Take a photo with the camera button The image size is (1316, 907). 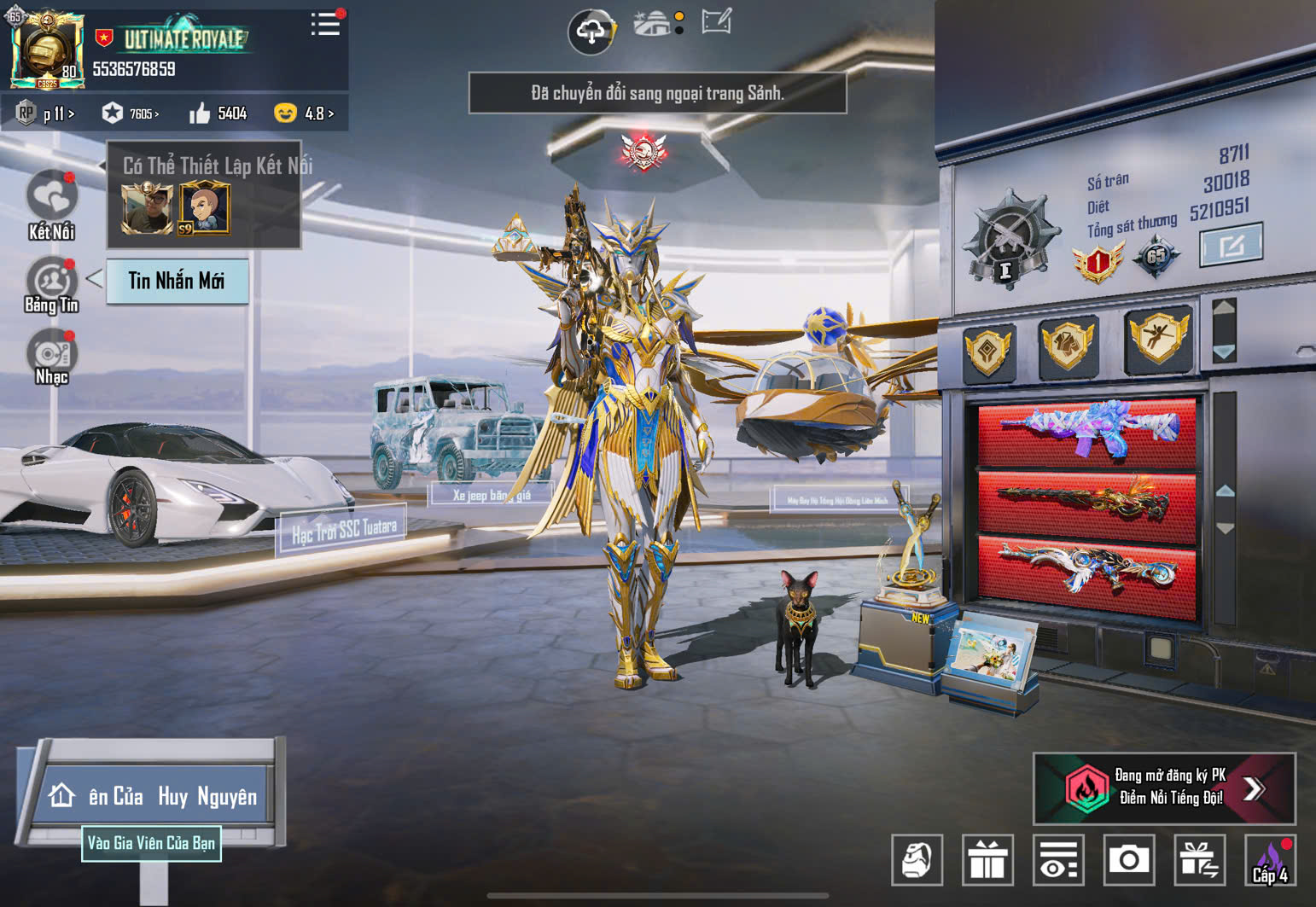pos(1128,859)
